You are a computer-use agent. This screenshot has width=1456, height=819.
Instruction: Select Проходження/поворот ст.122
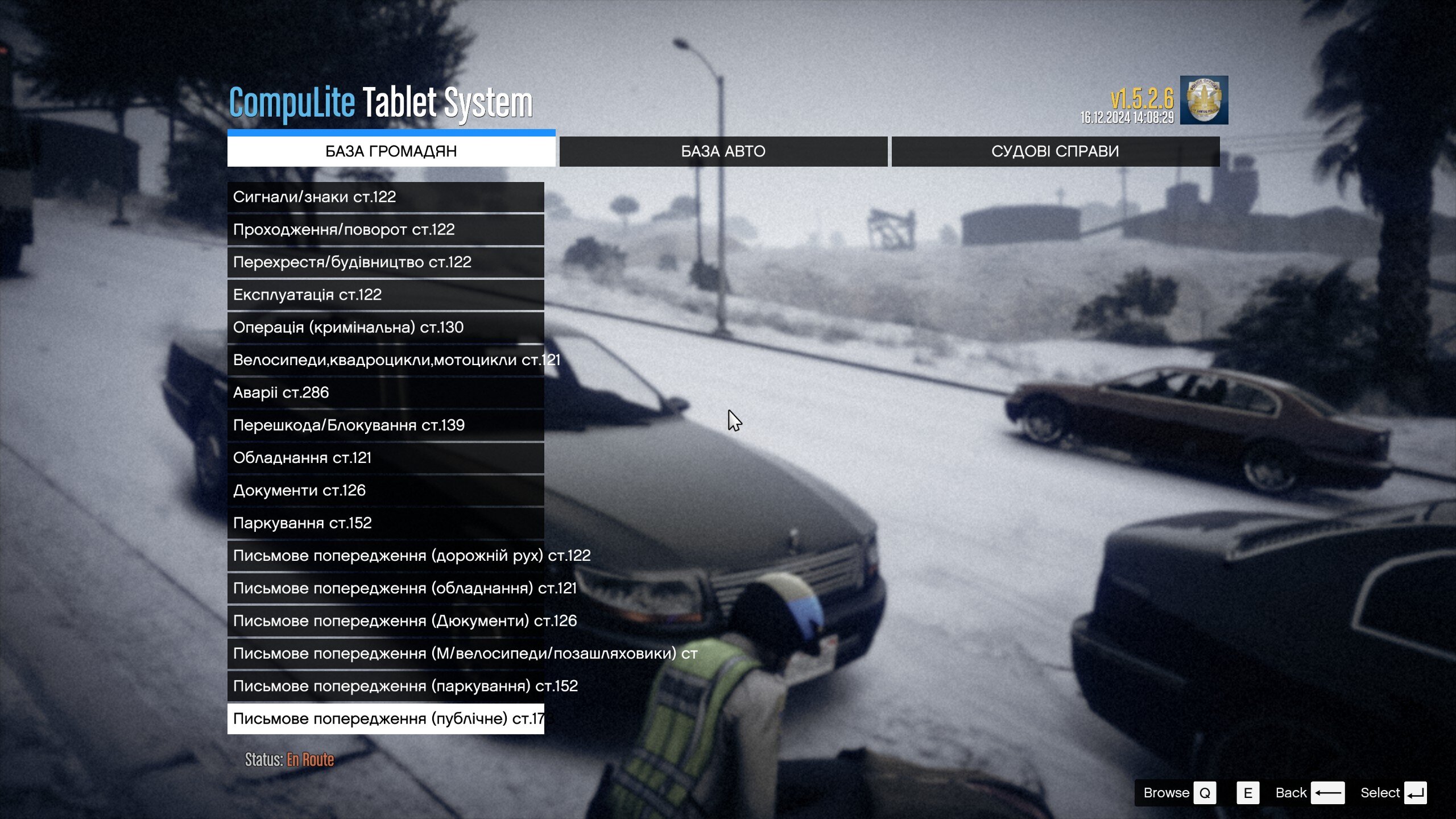pyautogui.click(x=386, y=230)
